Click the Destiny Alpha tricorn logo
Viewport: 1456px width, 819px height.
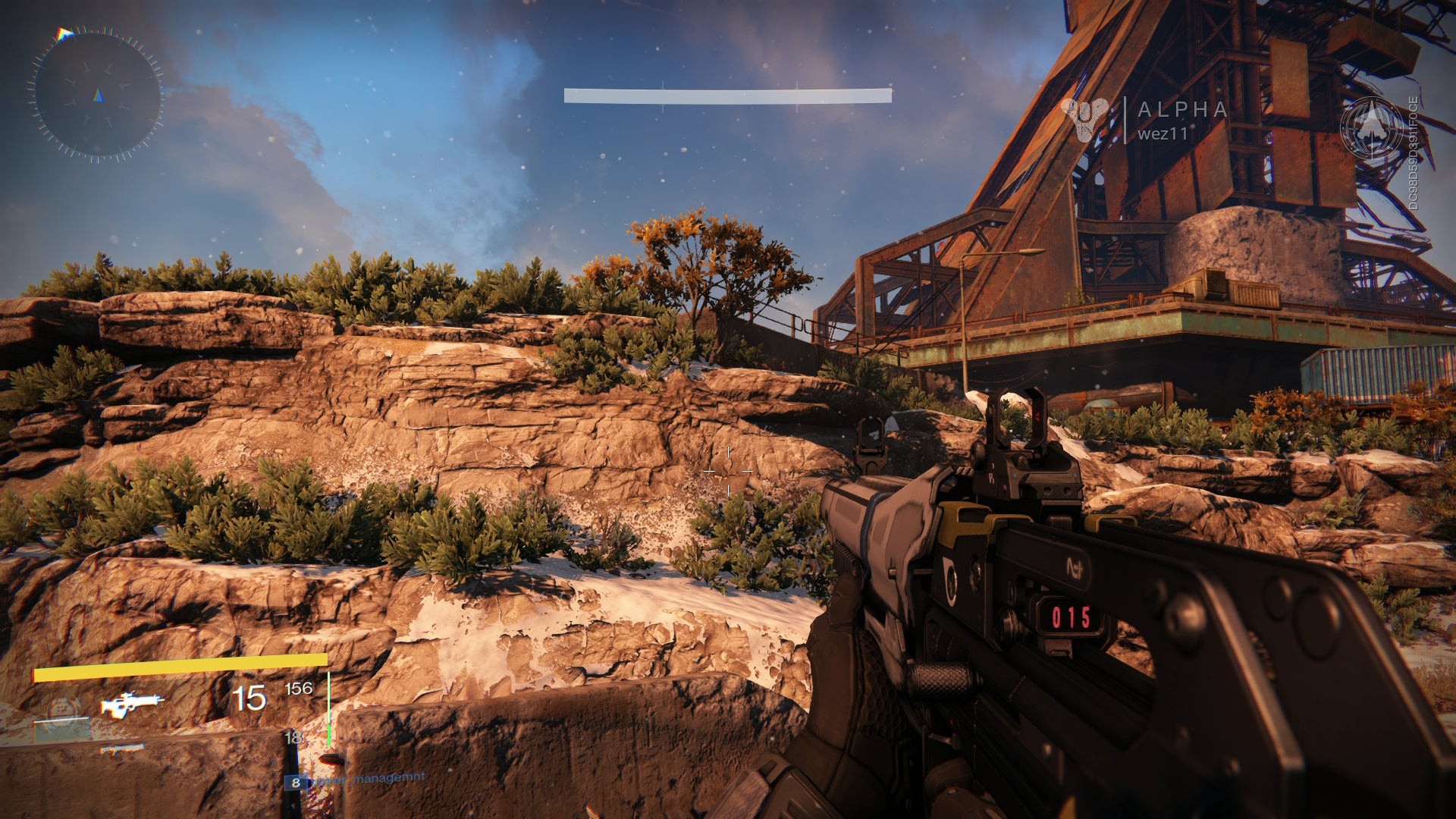click(x=1085, y=119)
